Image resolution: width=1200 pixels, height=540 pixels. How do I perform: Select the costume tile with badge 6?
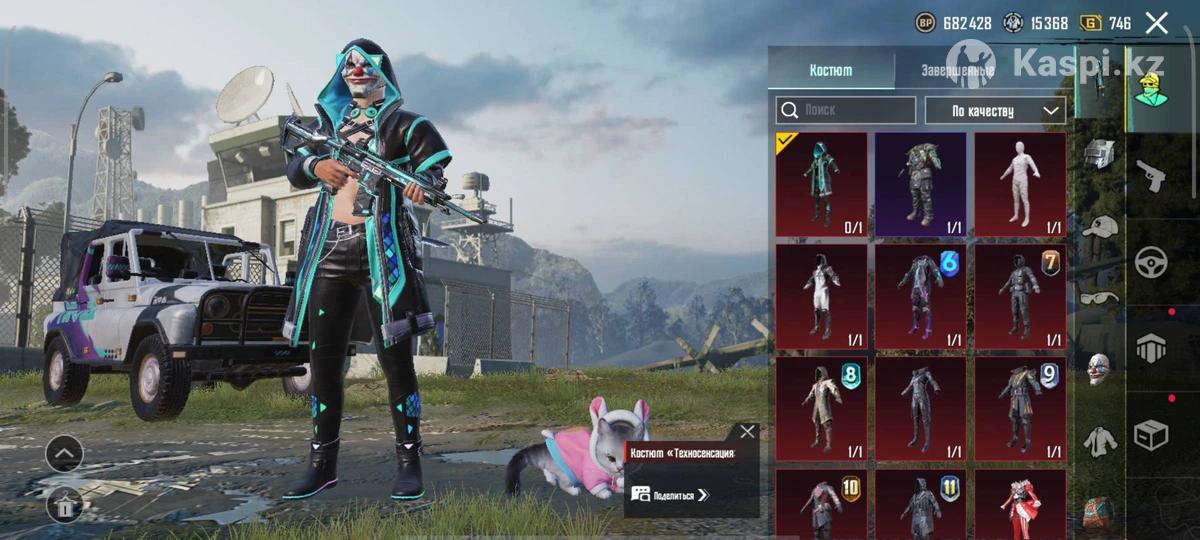pos(920,297)
